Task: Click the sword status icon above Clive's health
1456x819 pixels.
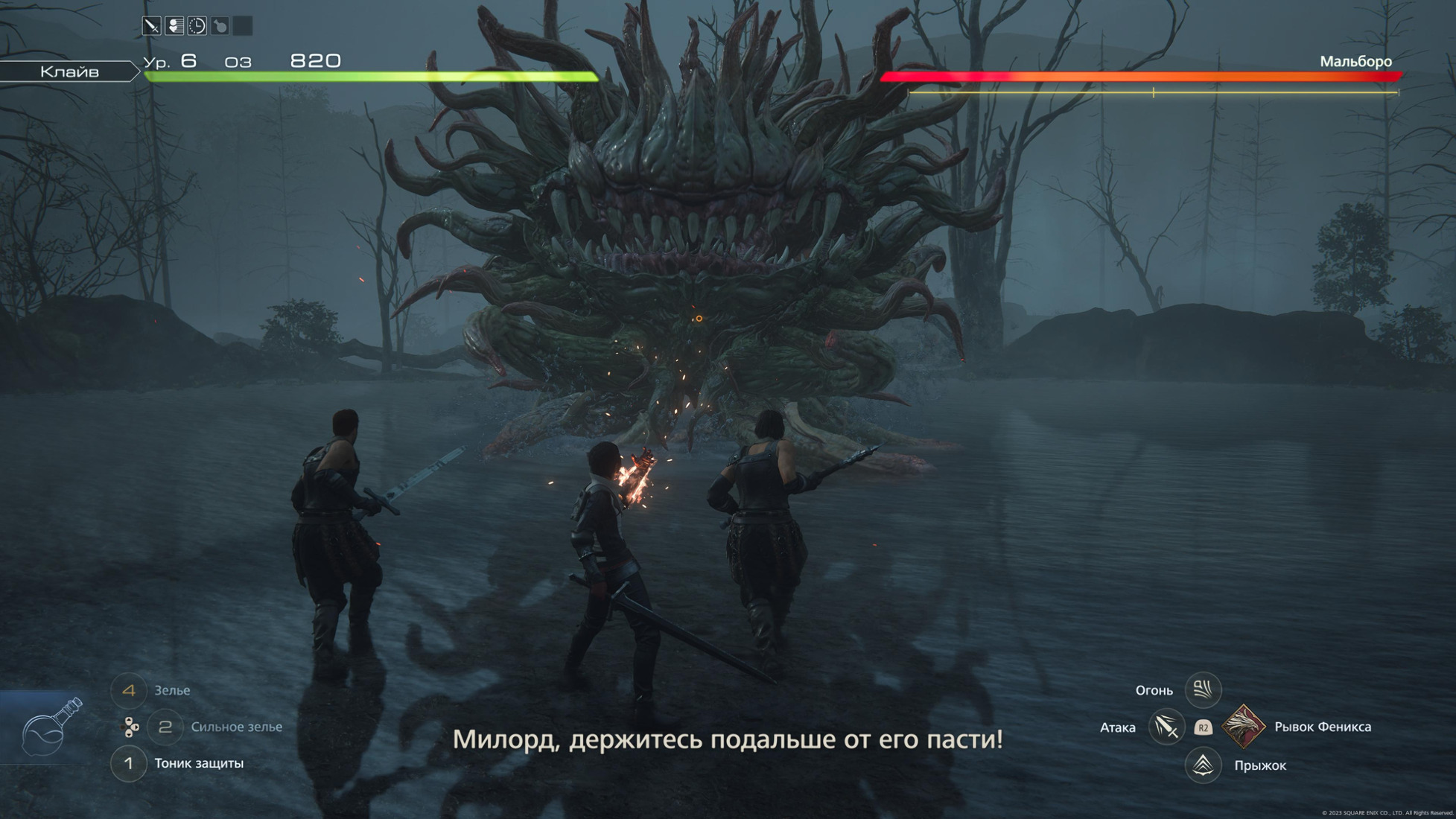Action: point(151,27)
